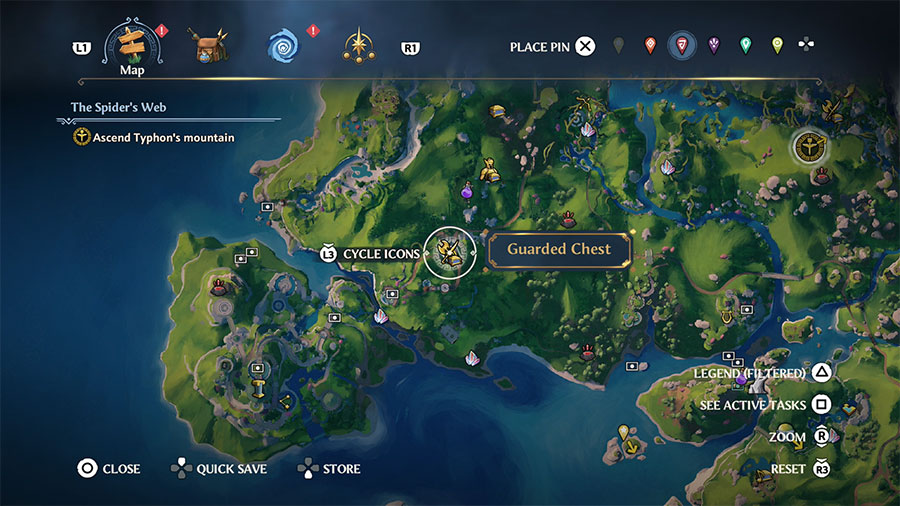Pick the purple map pin

coord(714,46)
